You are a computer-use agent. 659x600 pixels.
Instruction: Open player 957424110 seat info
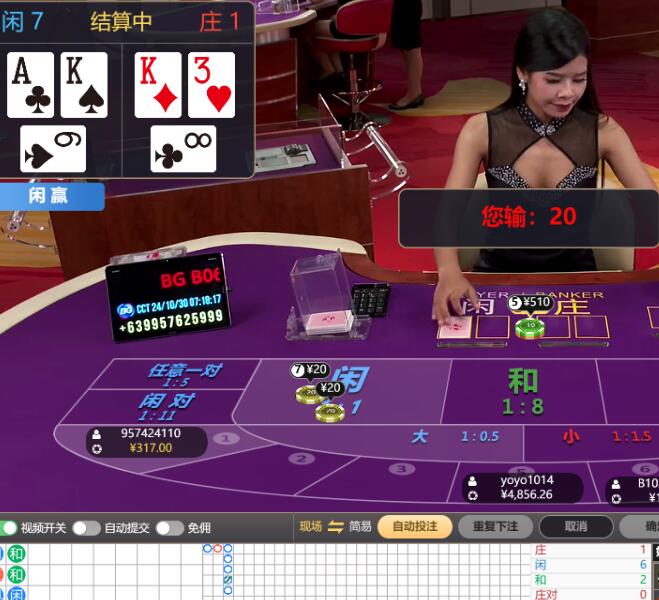click(x=146, y=441)
